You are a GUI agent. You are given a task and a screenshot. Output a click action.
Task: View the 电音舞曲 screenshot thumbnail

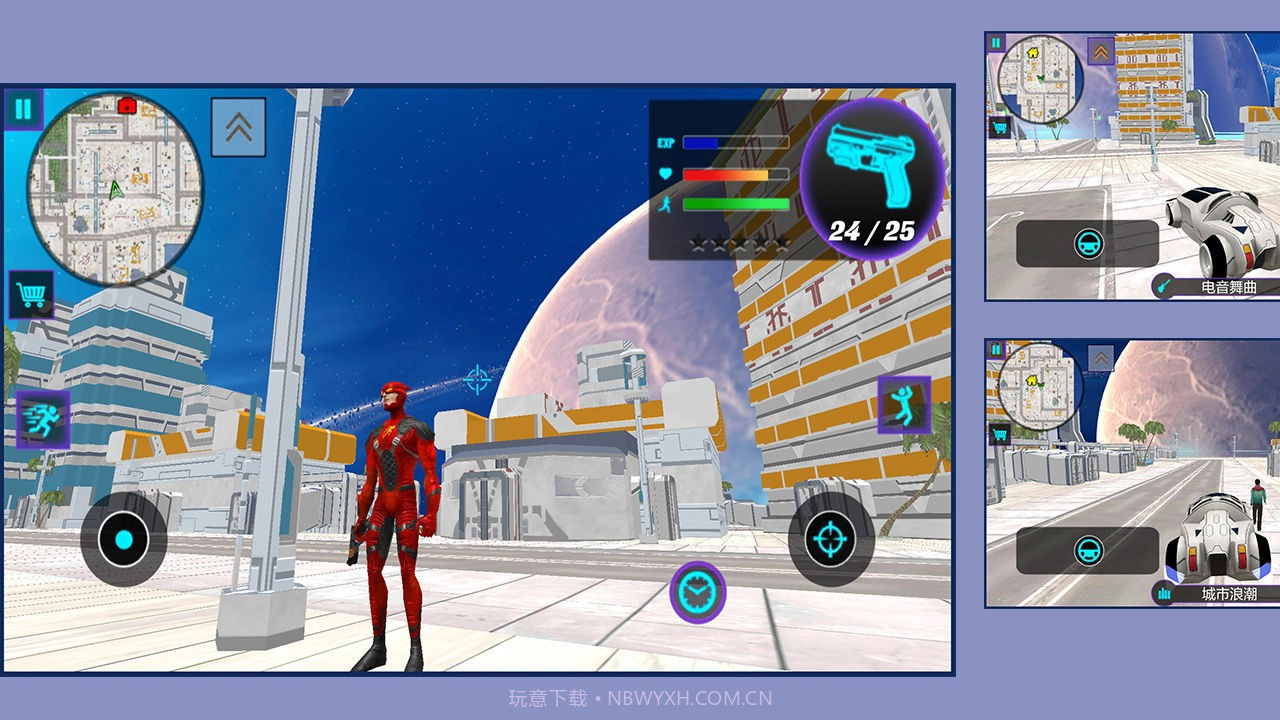[1132, 166]
